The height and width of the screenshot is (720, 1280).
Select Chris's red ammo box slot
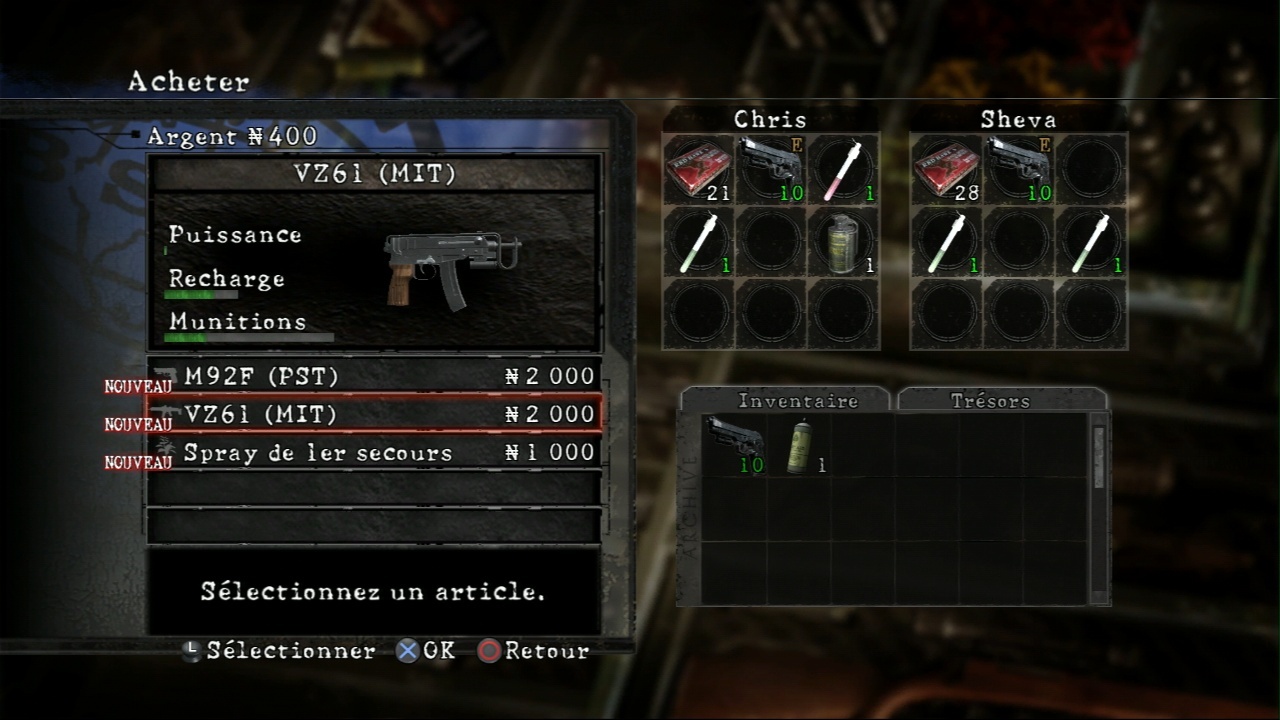click(x=698, y=170)
